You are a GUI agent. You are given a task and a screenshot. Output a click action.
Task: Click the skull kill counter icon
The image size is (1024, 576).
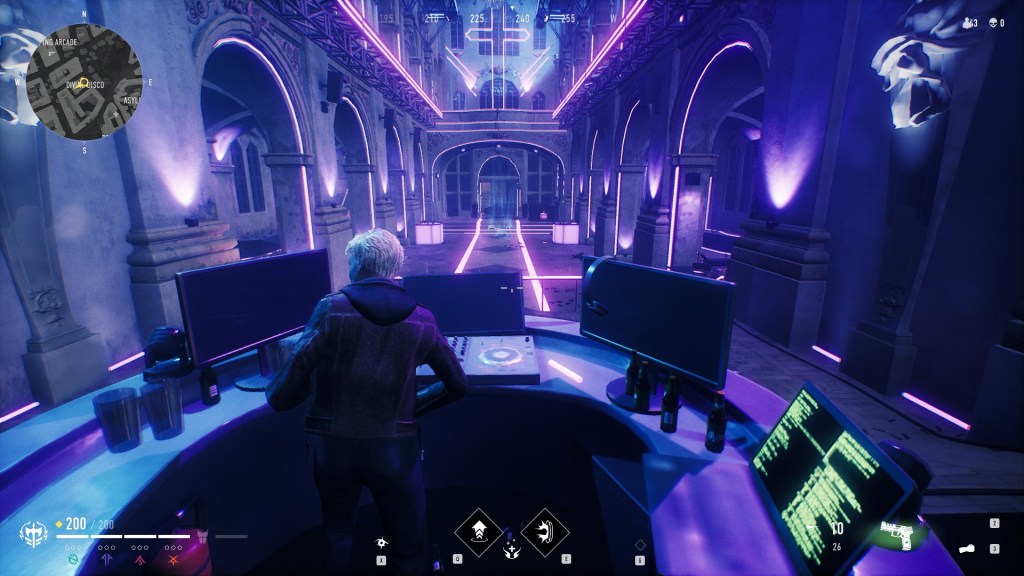click(994, 22)
